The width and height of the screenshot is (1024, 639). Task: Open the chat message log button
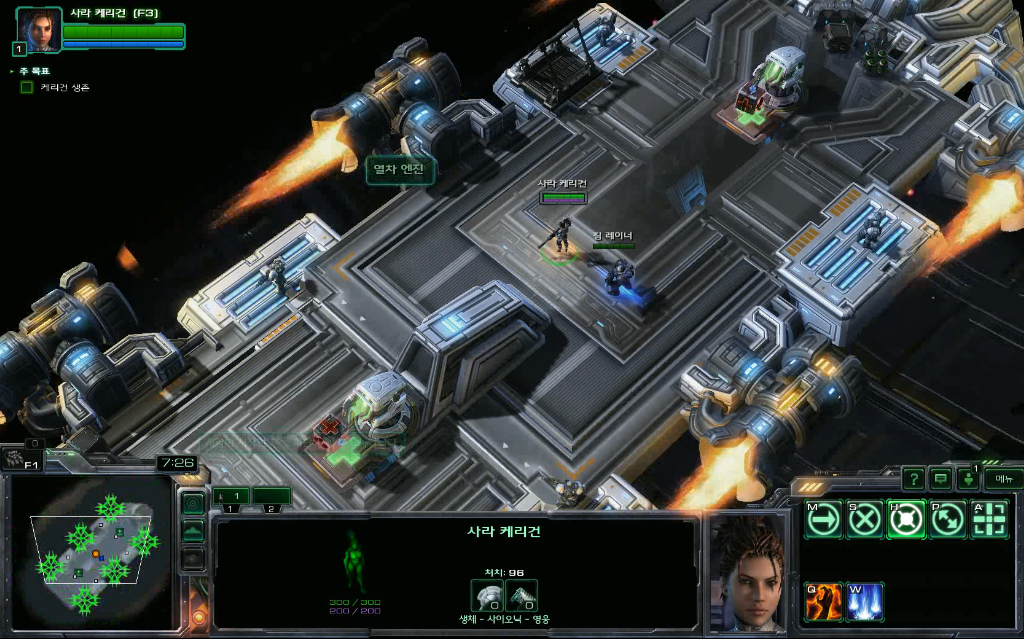click(940, 479)
